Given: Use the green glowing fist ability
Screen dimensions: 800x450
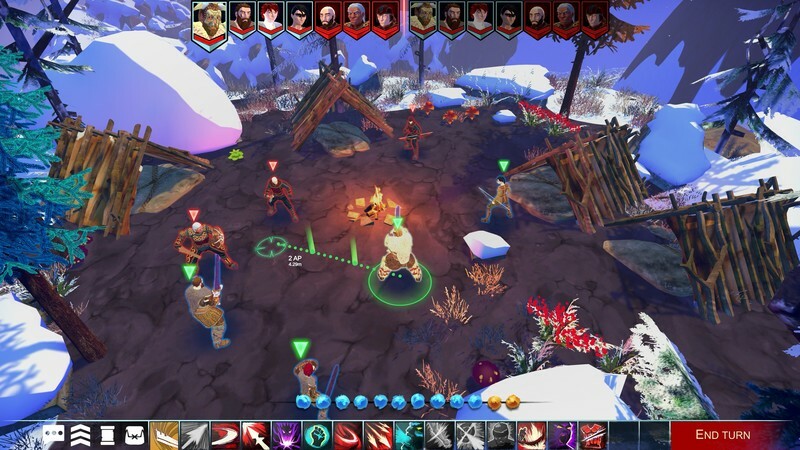Looking at the screenshot, I should [x=317, y=435].
